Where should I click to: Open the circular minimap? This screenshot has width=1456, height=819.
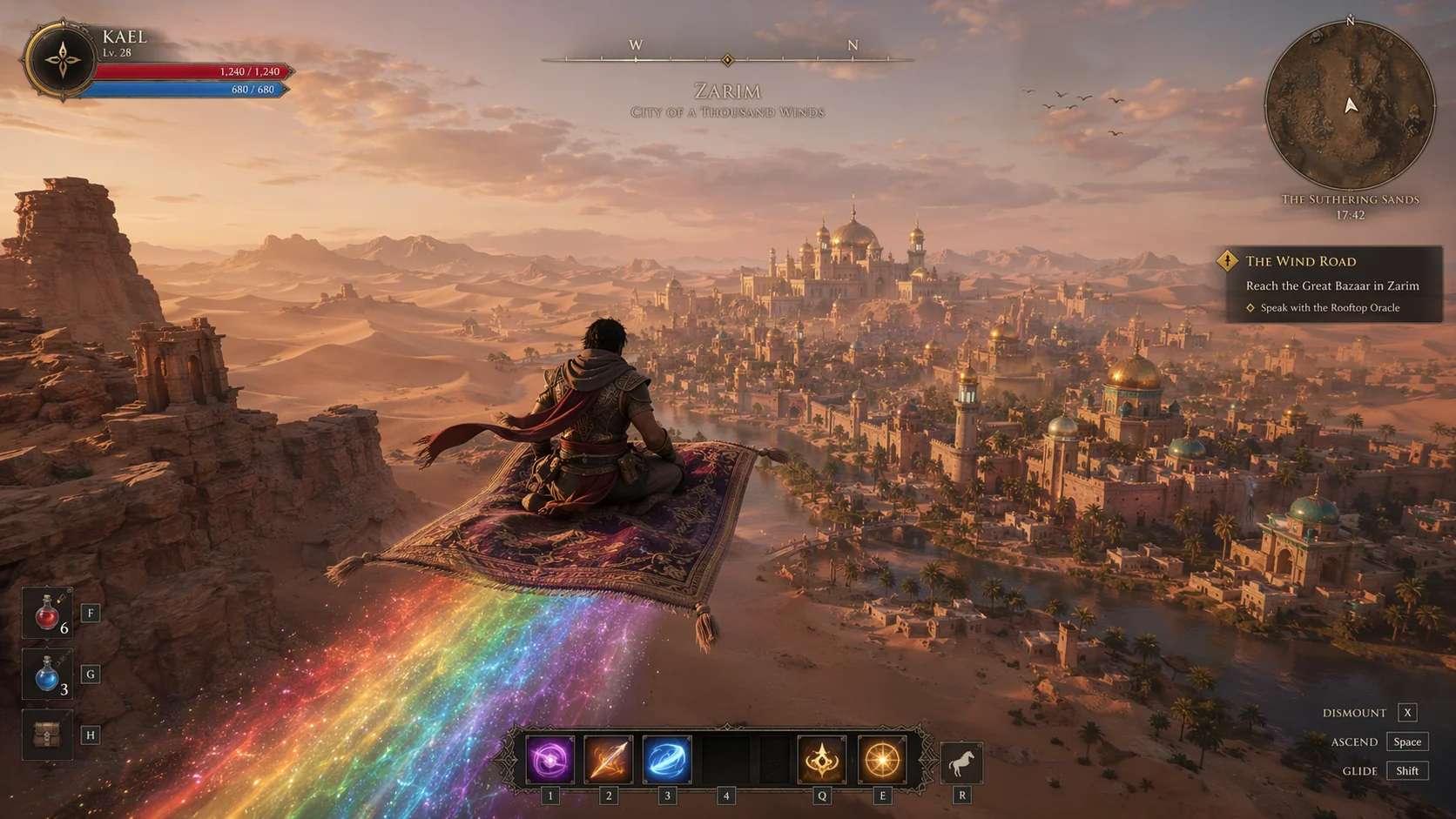tap(1349, 105)
